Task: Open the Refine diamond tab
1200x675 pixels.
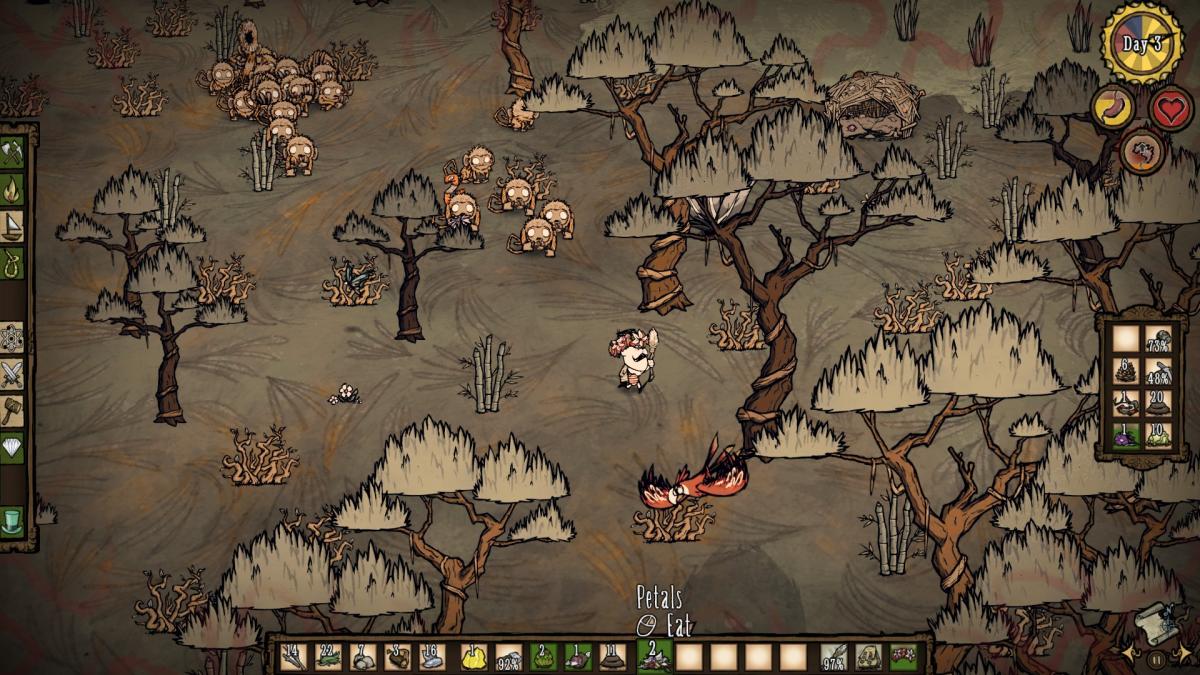Action: [x=14, y=446]
